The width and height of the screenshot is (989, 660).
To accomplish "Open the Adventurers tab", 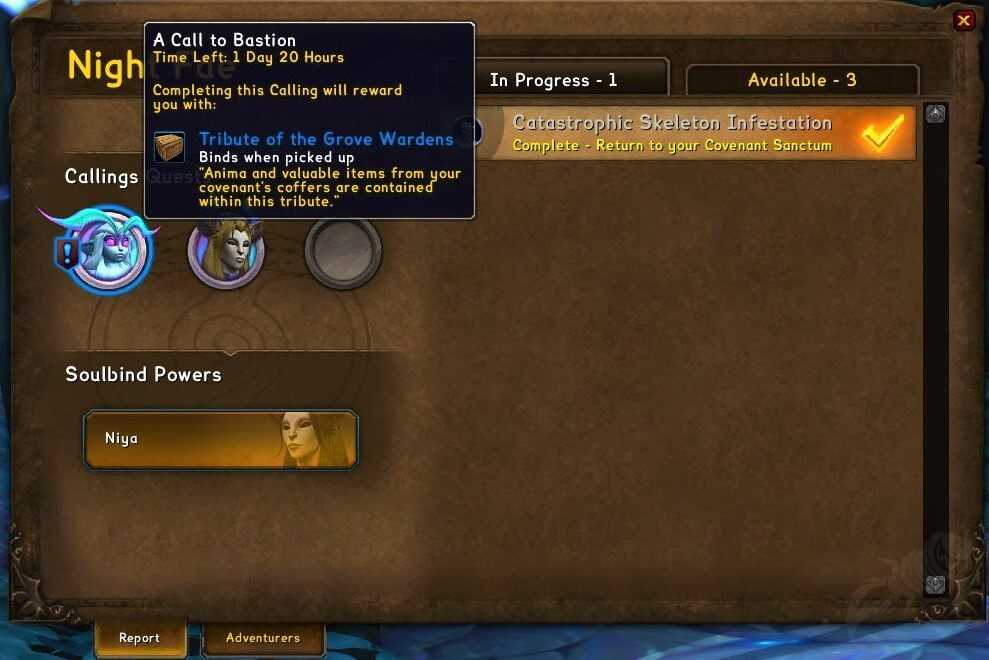I will [x=263, y=638].
